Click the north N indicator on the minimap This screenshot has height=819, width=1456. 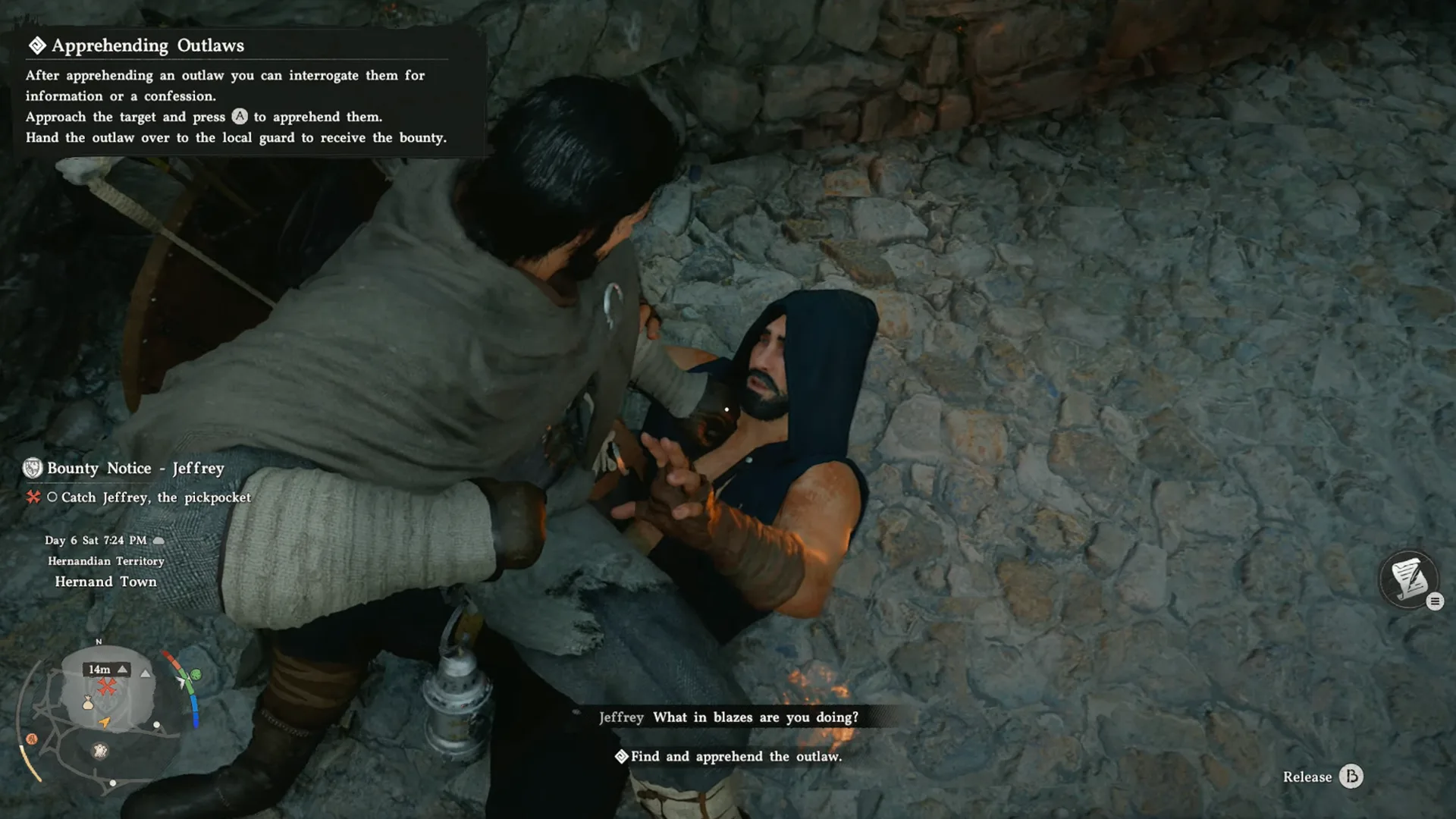click(x=99, y=642)
